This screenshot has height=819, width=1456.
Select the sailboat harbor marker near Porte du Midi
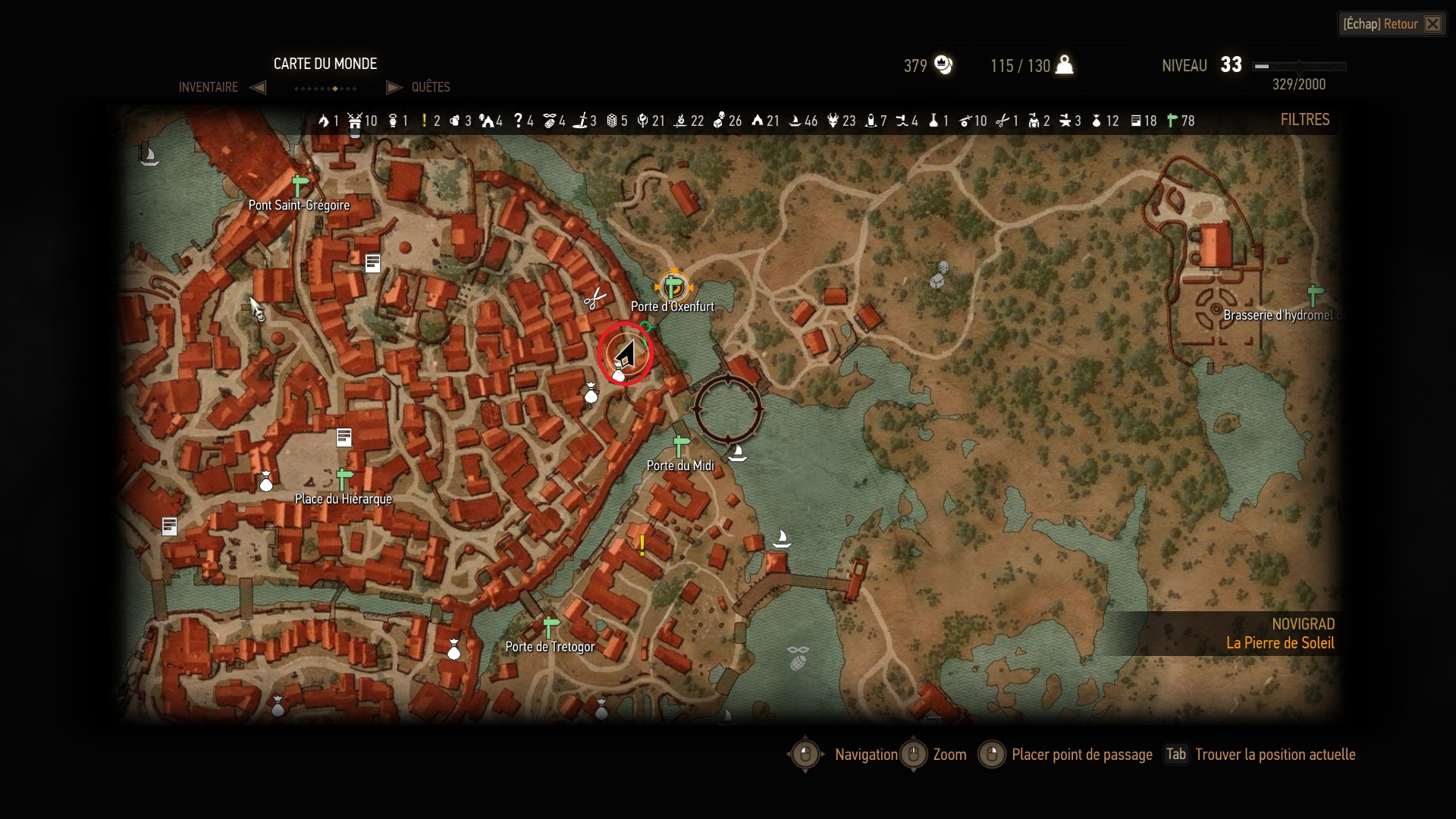736,453
